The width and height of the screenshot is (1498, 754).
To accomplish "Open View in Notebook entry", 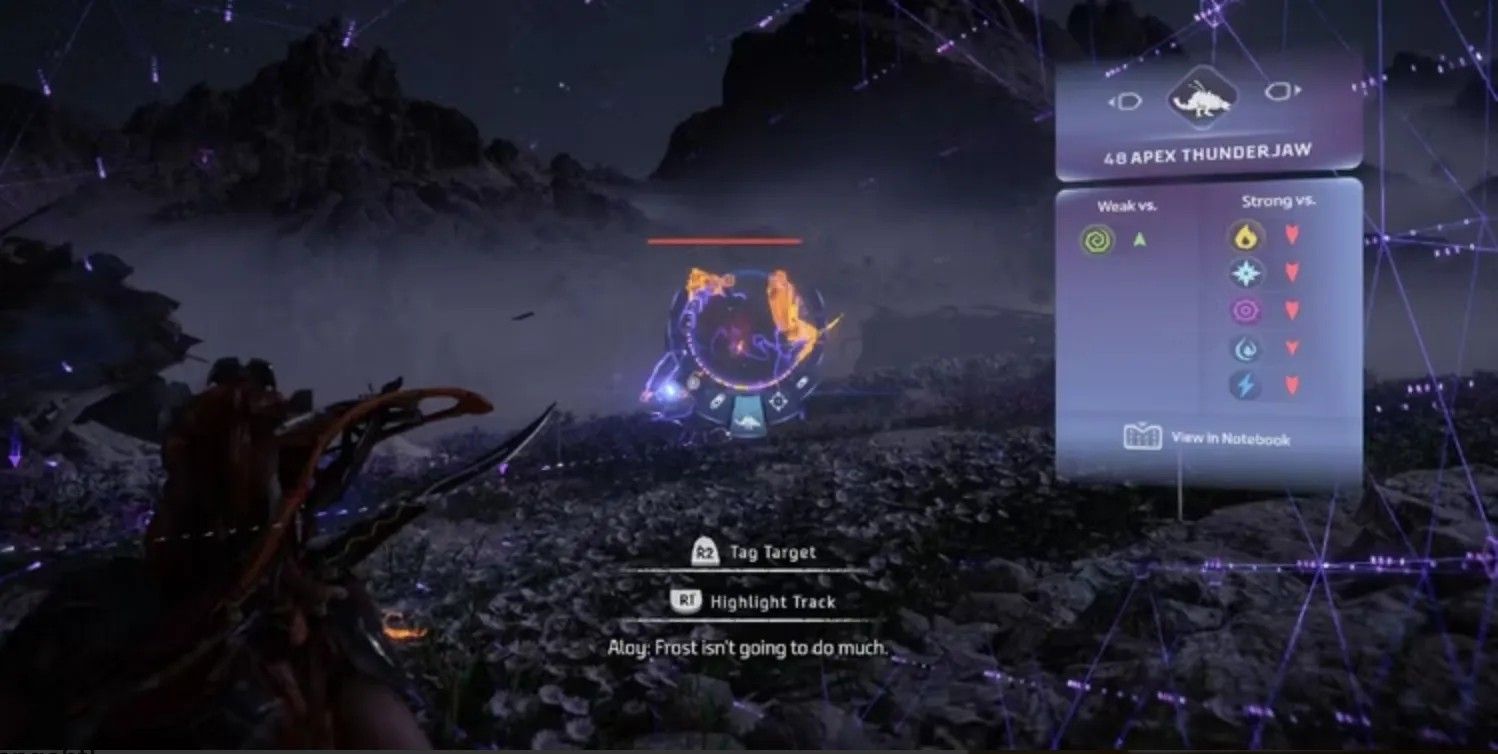I will pyautogui.click(x=1207, y=439).
